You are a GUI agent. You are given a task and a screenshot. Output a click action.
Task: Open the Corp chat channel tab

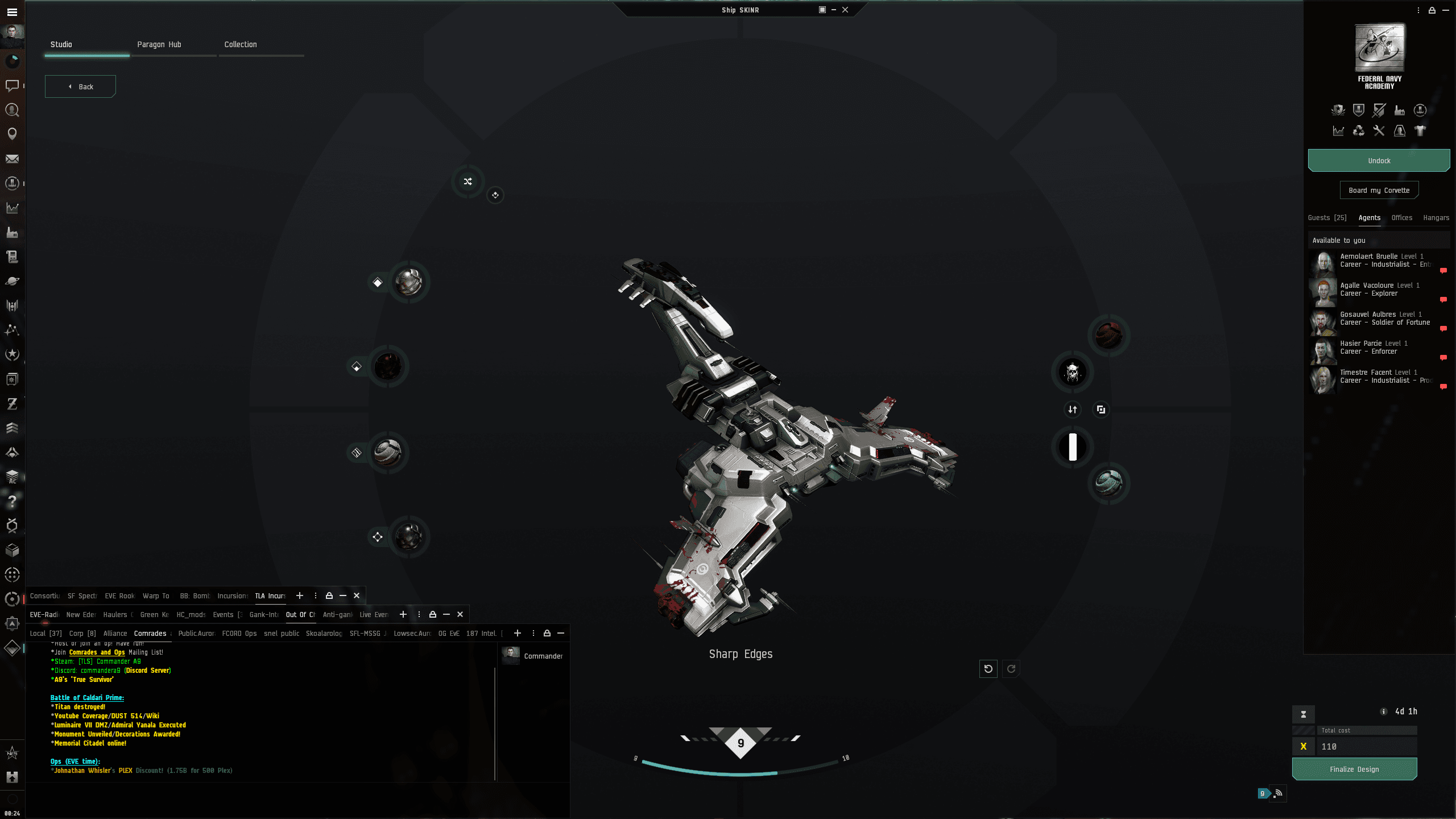pos(82,634)
